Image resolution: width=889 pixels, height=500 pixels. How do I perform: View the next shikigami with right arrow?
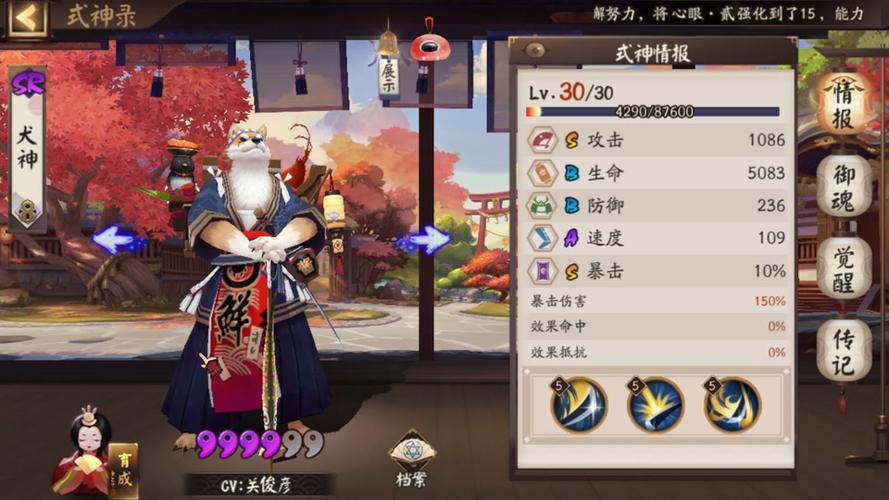(428, 240)
